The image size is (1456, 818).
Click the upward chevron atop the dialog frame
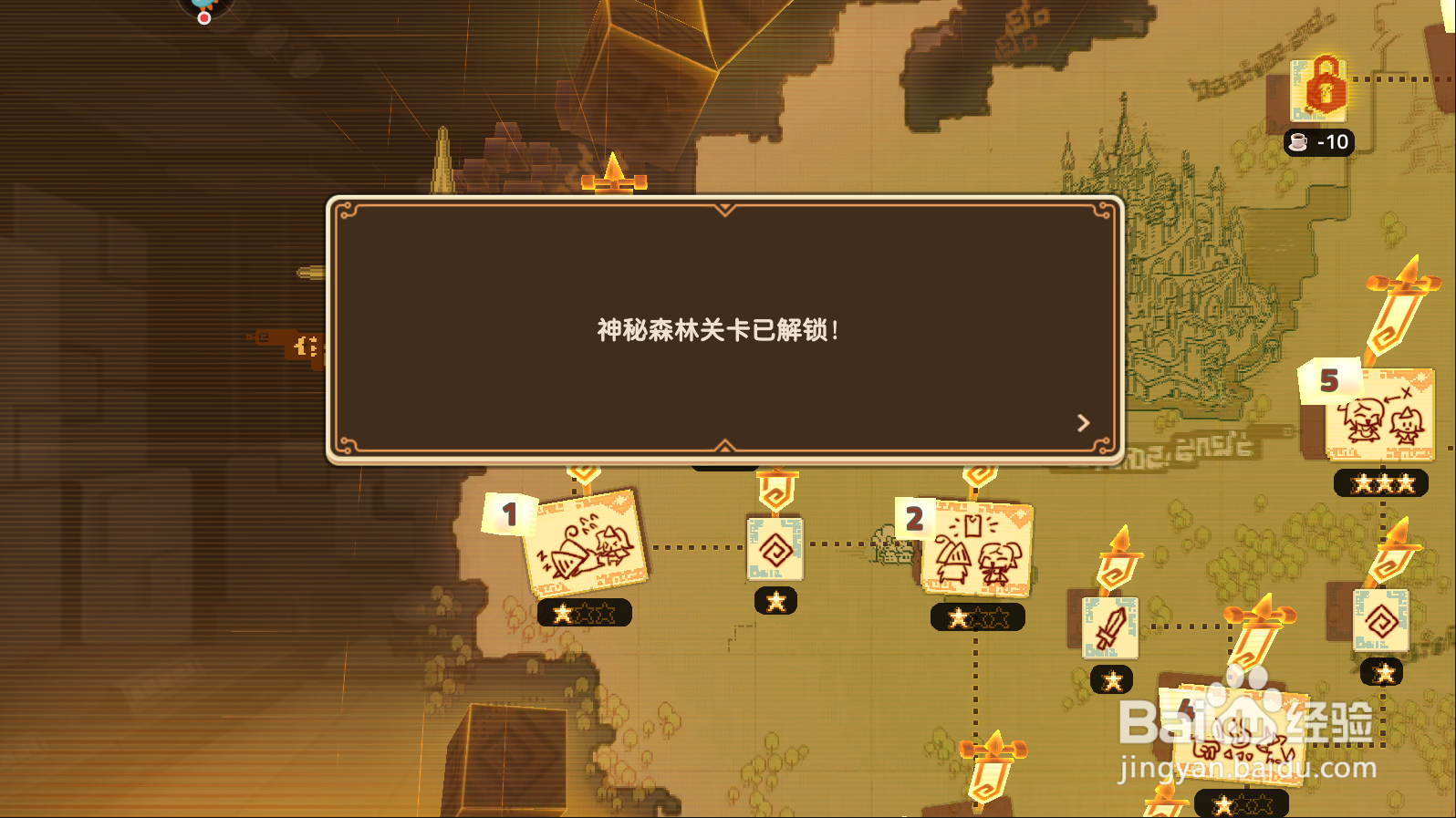(x=725, y=208)
